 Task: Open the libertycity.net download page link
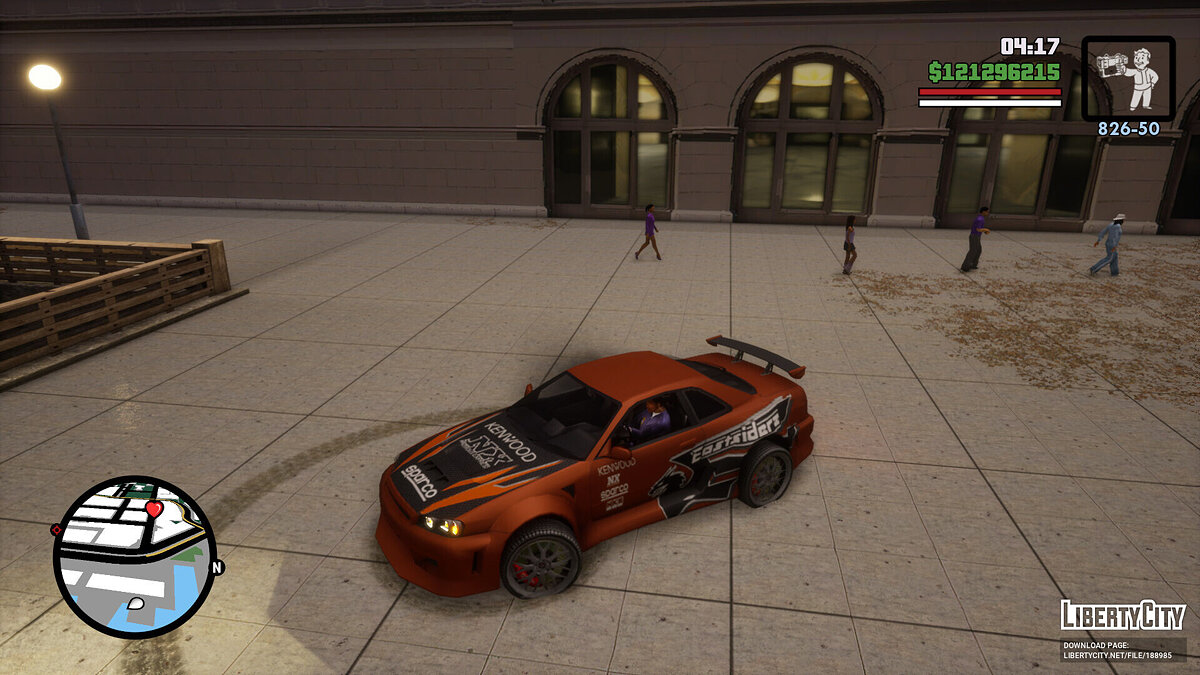coord(1122,650)
